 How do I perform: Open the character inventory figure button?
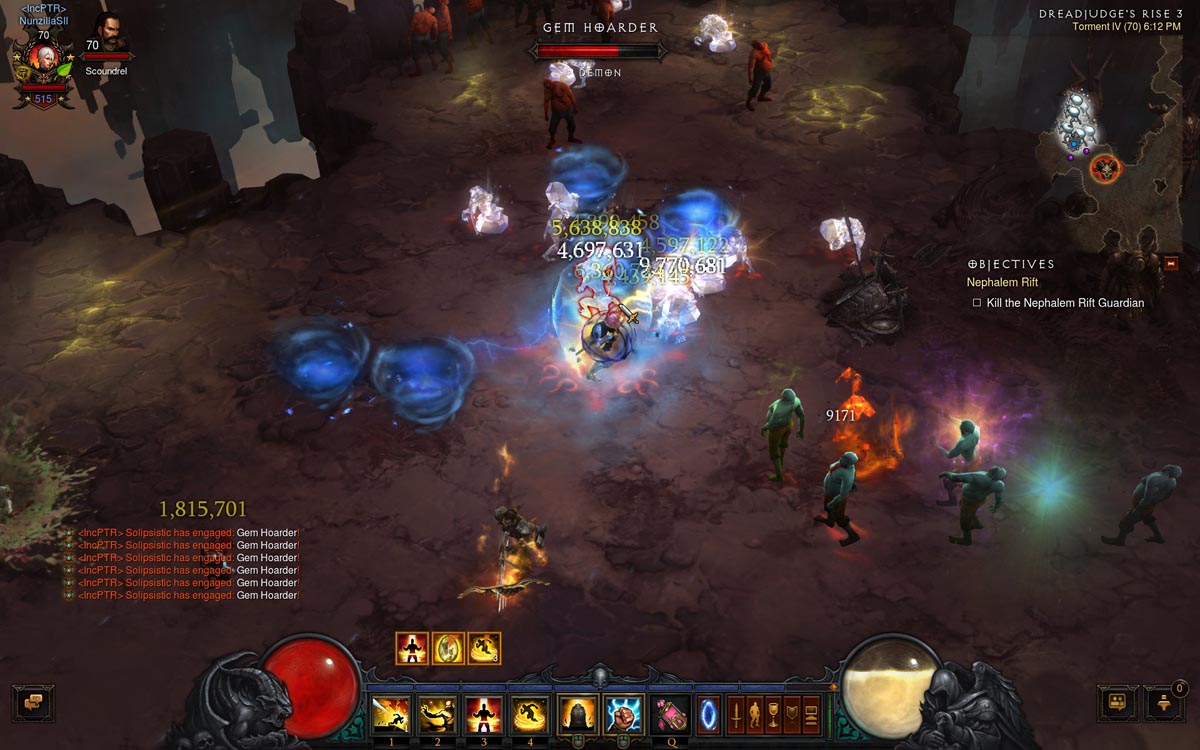point(754,715)
